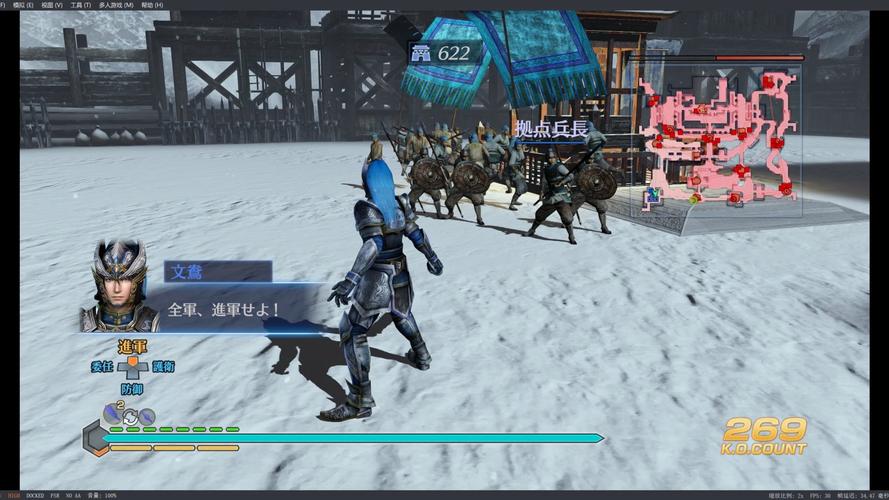The width and height of the screenshot is (889, 500).
Task: Click the weapon swap arrows icon
Action: 129,416
